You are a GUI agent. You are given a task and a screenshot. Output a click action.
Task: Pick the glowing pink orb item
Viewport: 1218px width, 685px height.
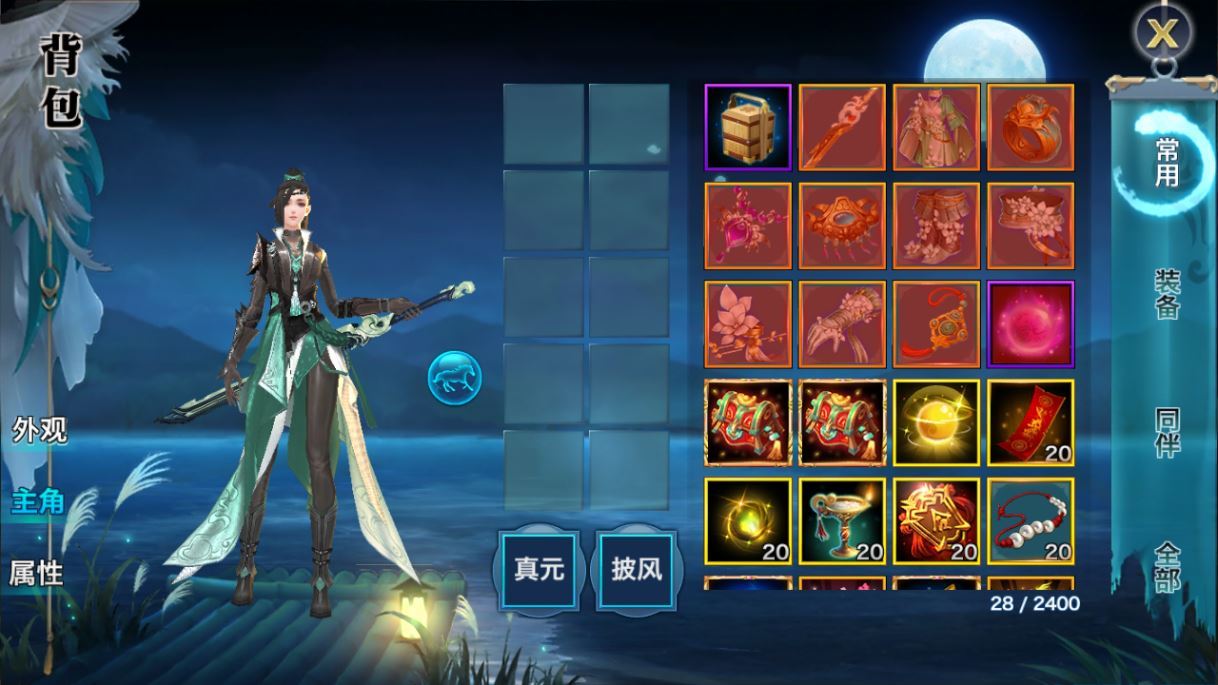click(x=1030, y=324)
